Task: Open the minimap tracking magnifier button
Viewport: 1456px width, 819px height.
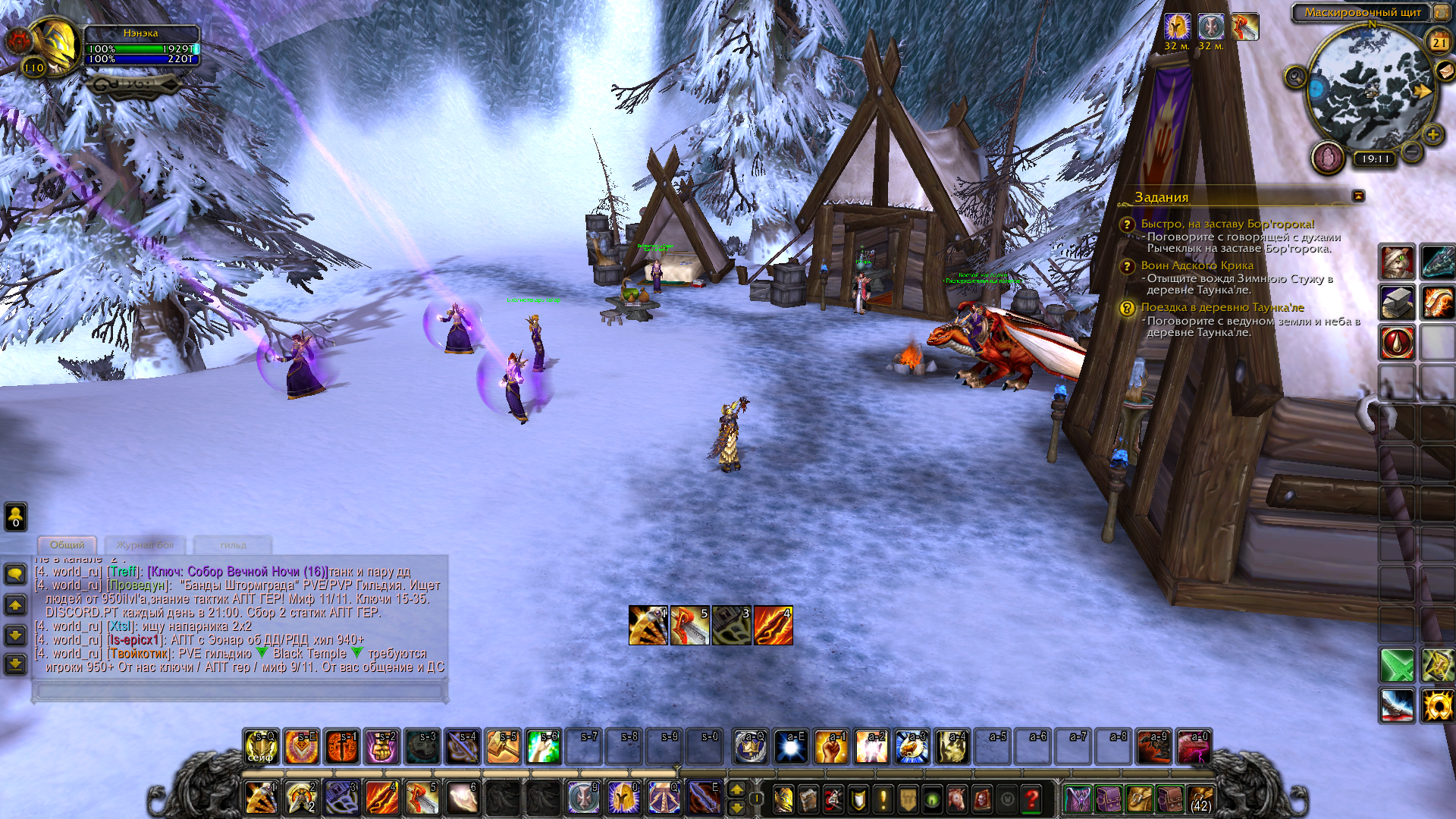Action: 1295,77
